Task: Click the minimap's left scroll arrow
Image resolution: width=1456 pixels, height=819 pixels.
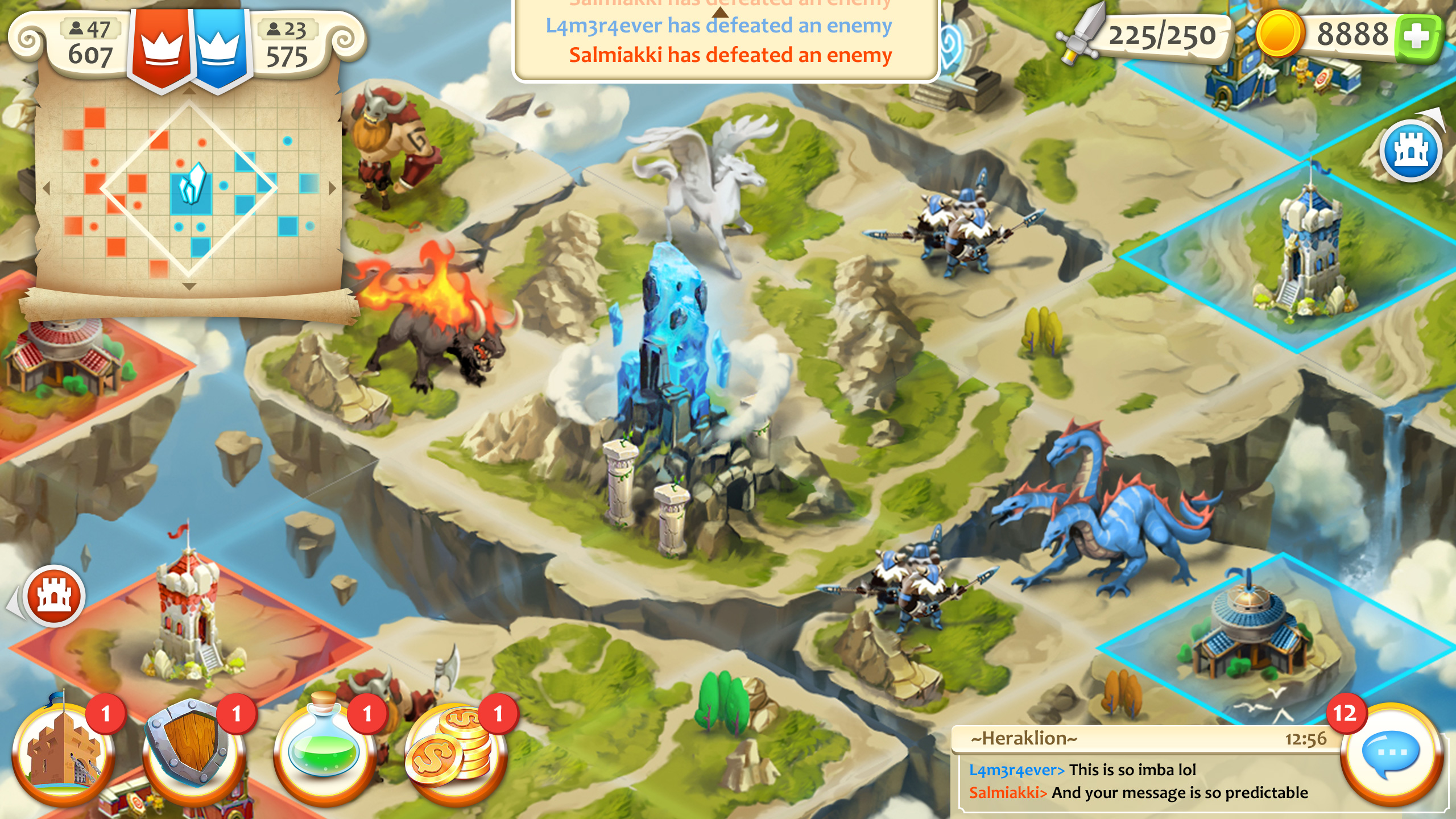Action: point(47,188)
